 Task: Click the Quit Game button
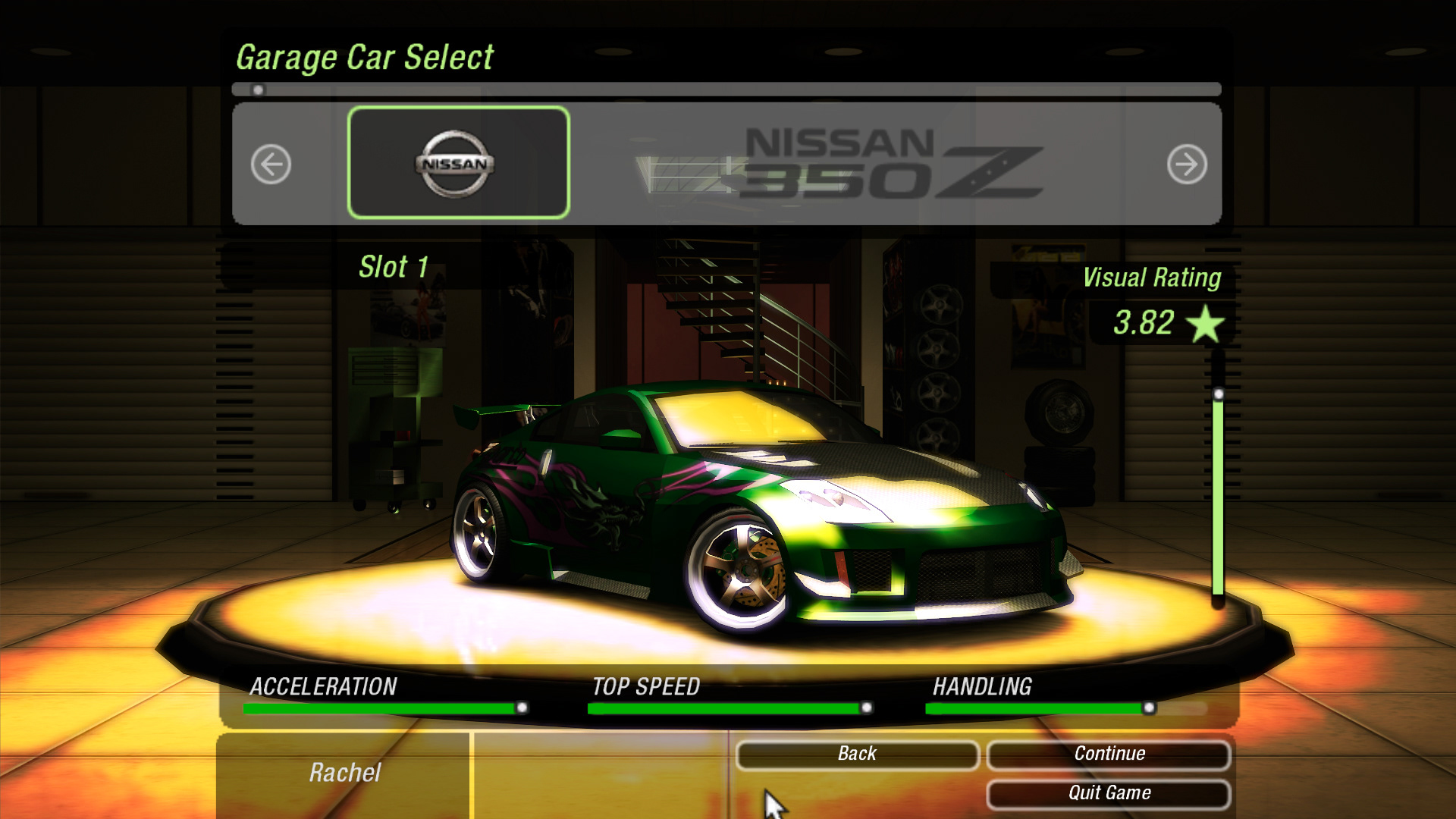tap(1109, 793)
